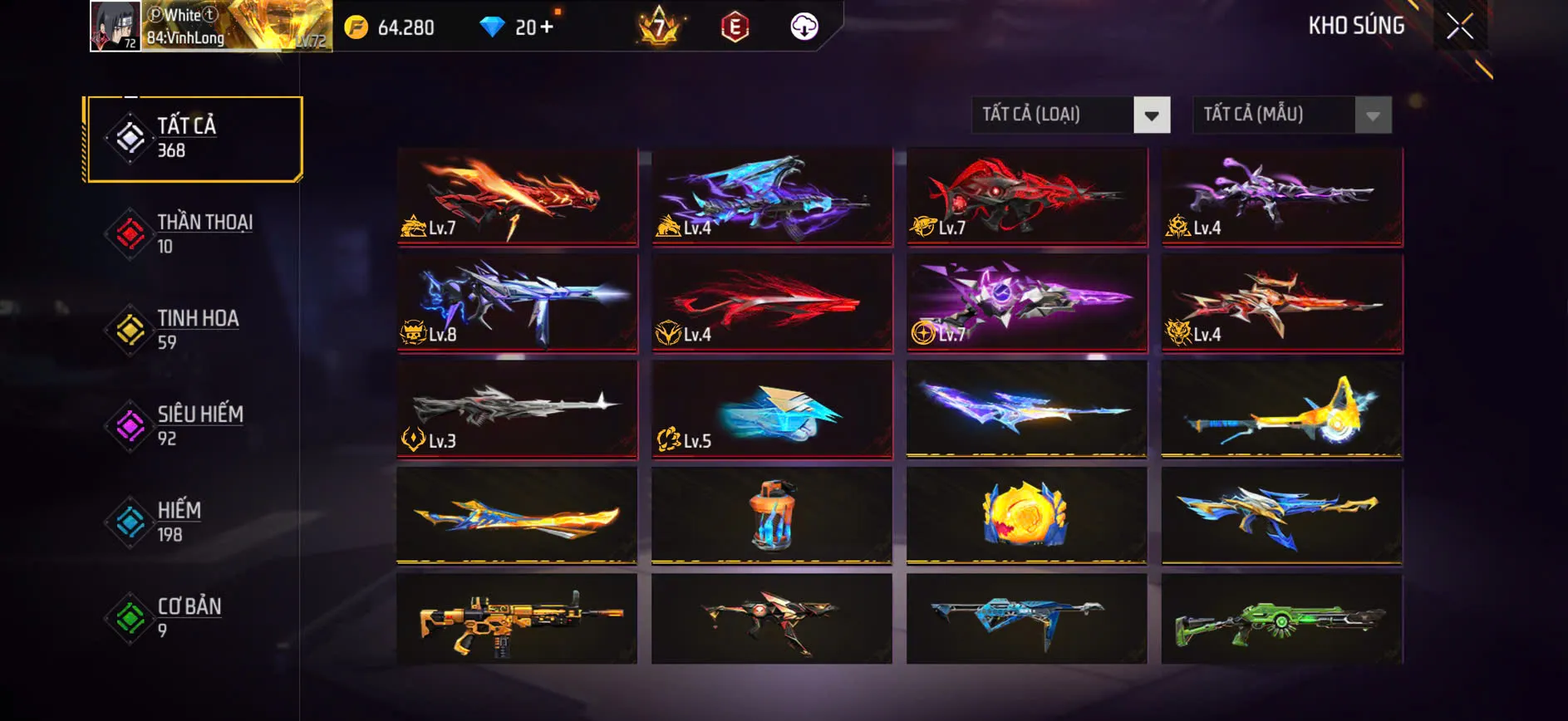The image size is (1568, 721).
Task: Click the SIÊU HIẾM purple diamond icon
Action: pyautogui.click(x=129, y=426)
